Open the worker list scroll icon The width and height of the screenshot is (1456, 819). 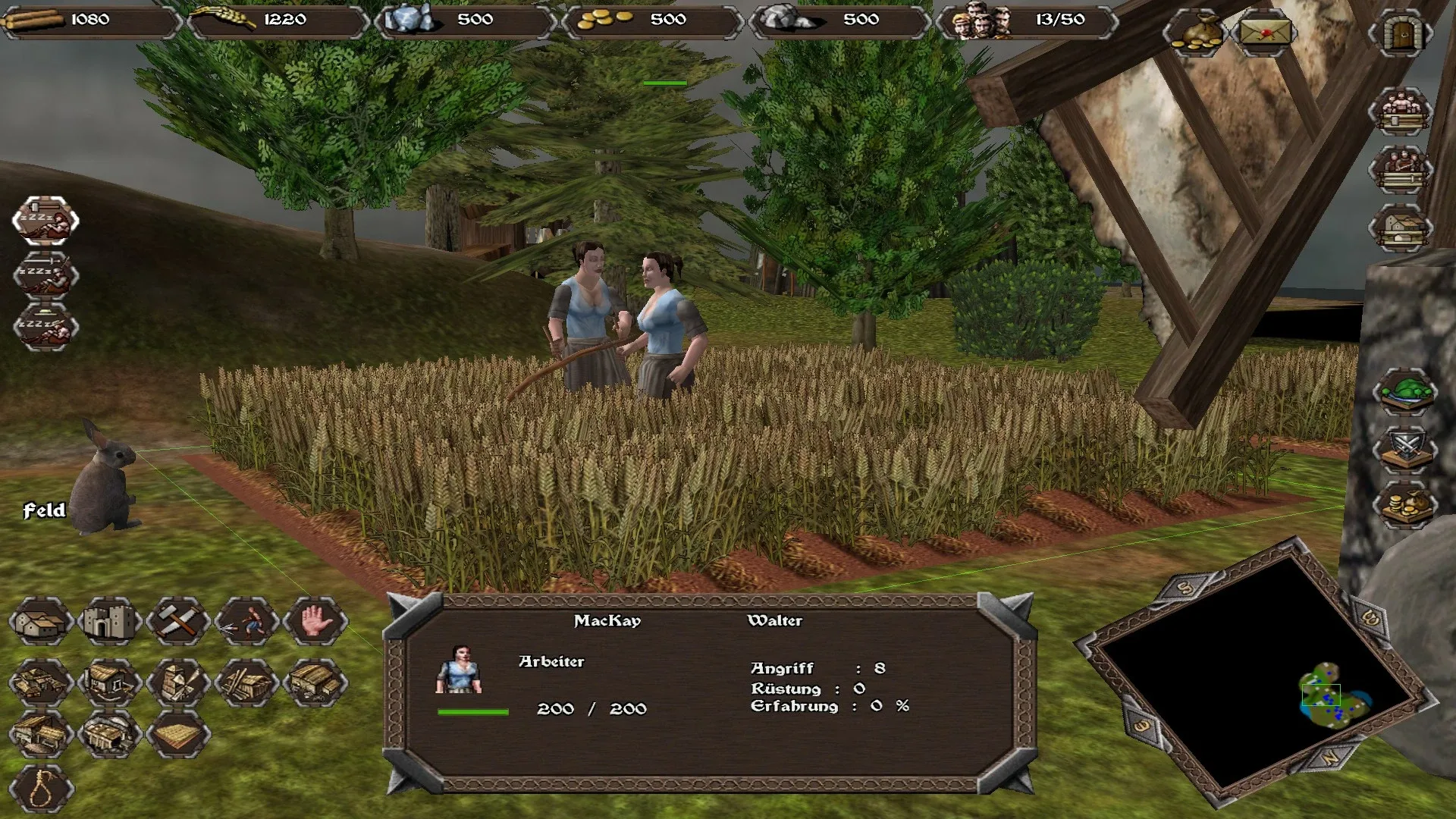coord(1401,111)
